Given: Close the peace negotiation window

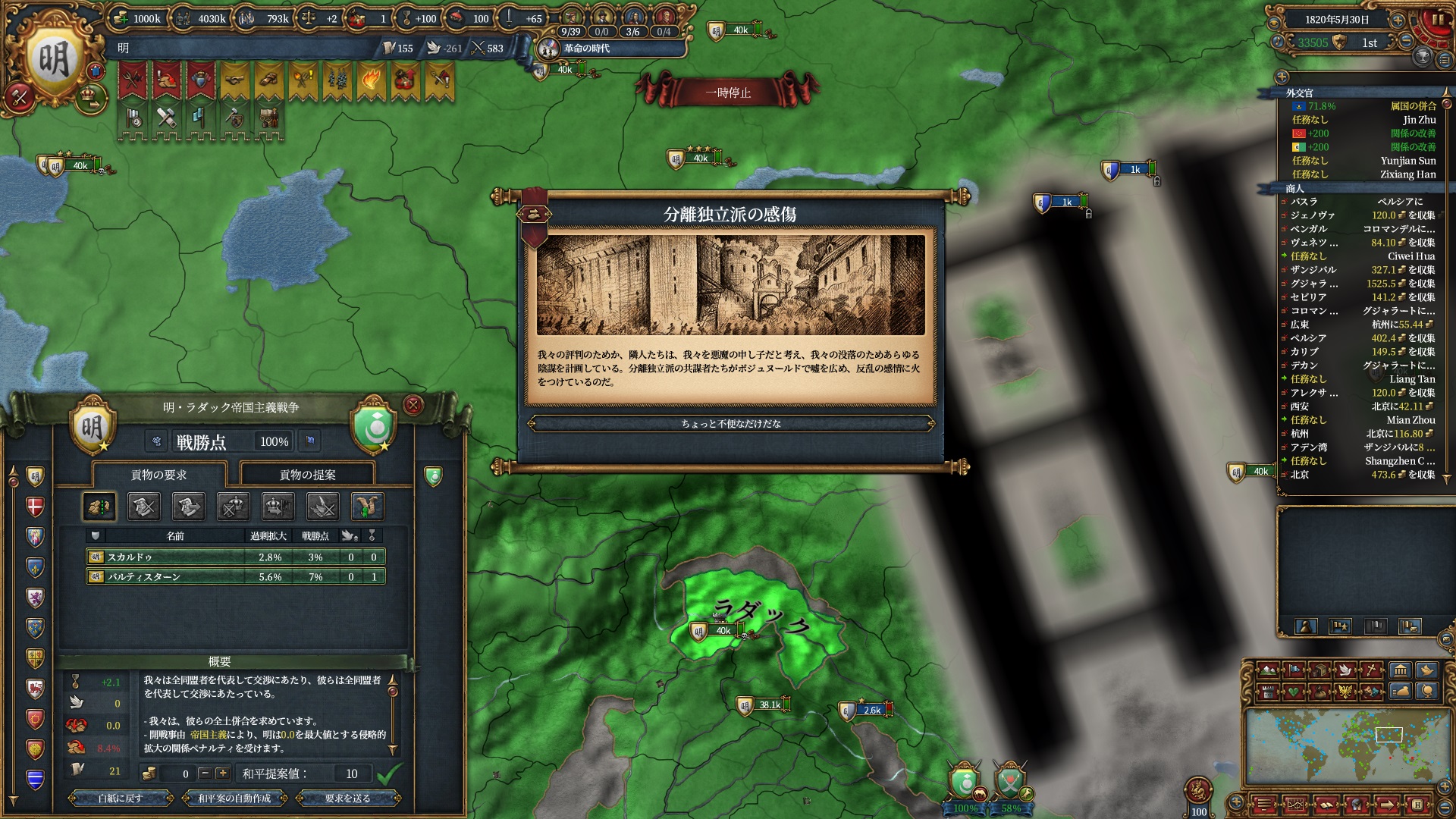Looking at the screenshot, I should [x=413, y=405].
